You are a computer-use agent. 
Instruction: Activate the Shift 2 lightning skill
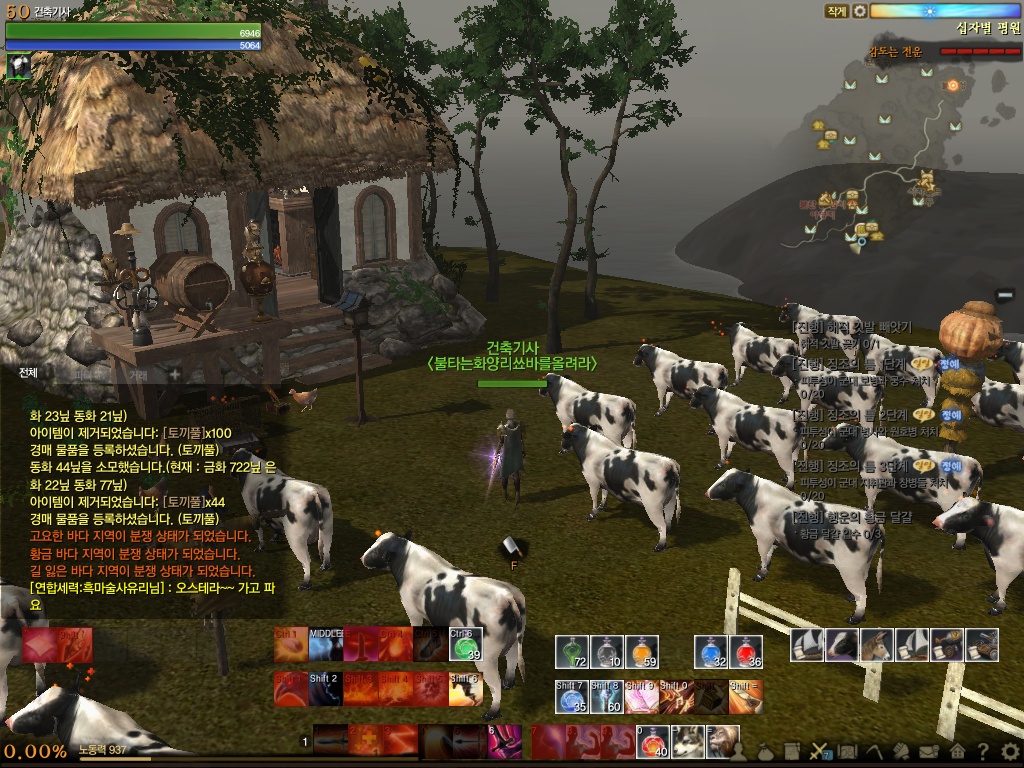click(x=326, y=689)
